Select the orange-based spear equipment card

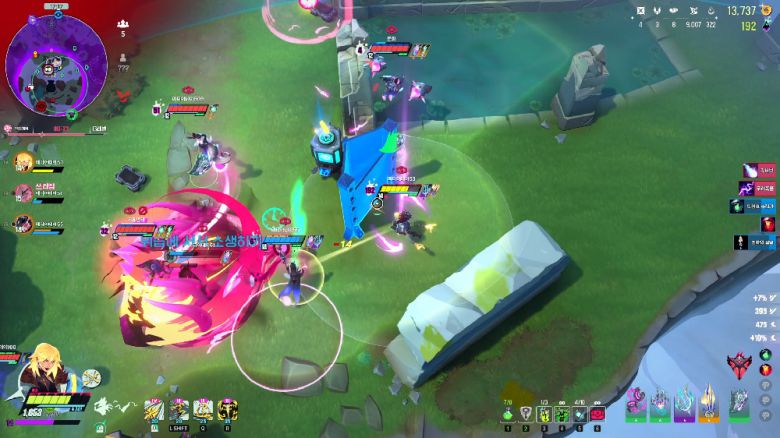(x=709, y=403)
